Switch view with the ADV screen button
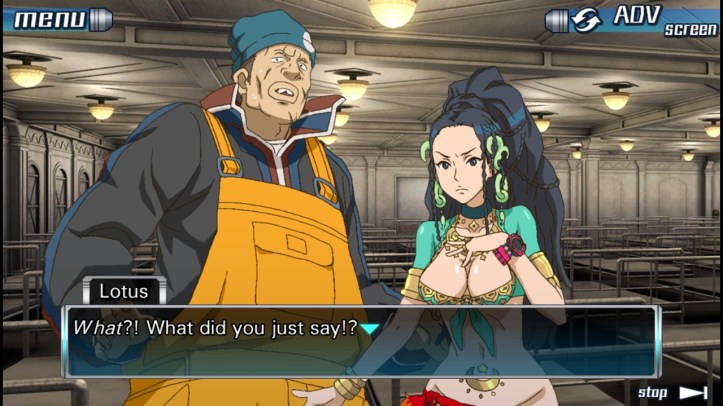 pos(632,20)
